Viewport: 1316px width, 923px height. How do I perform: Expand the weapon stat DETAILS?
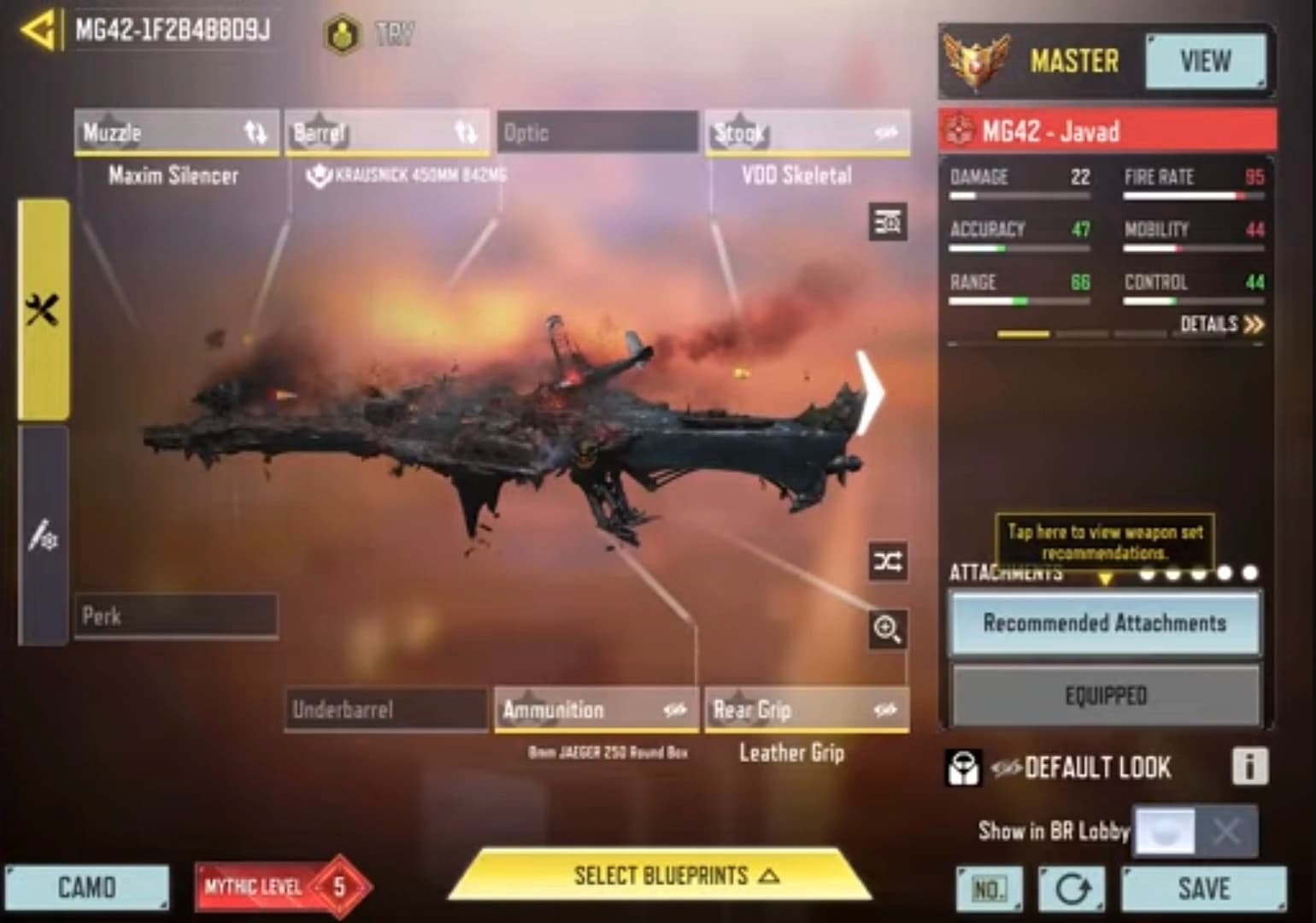[1220, 324]
